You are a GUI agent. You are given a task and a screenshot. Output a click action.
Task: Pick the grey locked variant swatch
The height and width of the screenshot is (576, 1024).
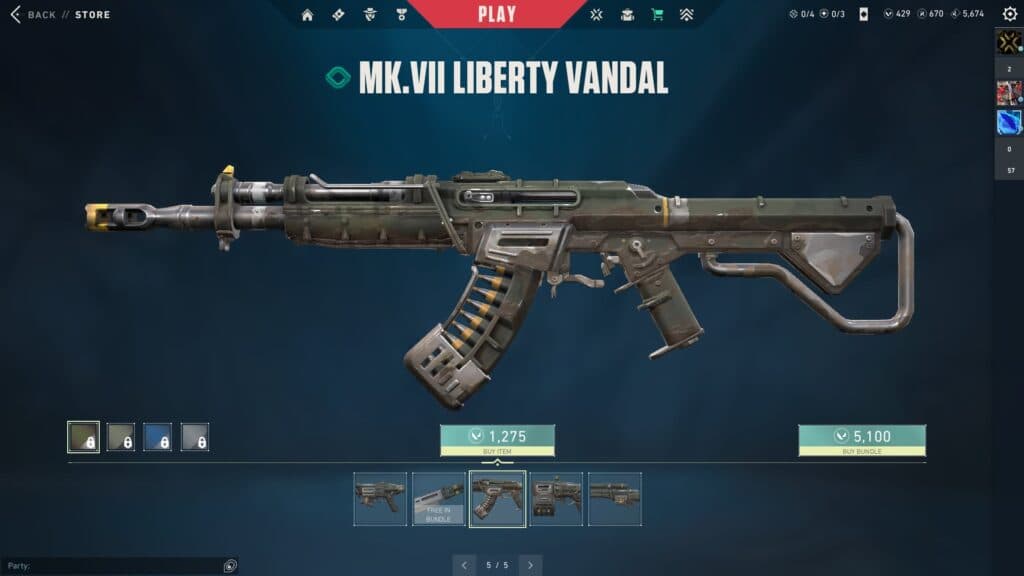[195, 437]
